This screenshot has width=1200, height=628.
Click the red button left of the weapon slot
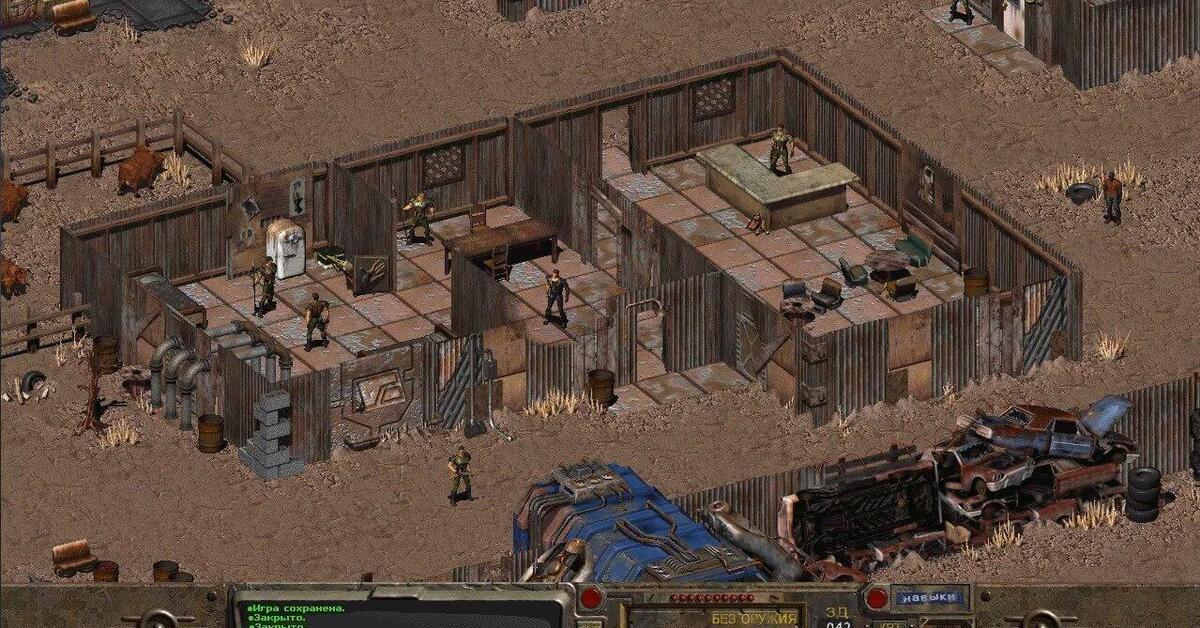[x=591, y=598]
